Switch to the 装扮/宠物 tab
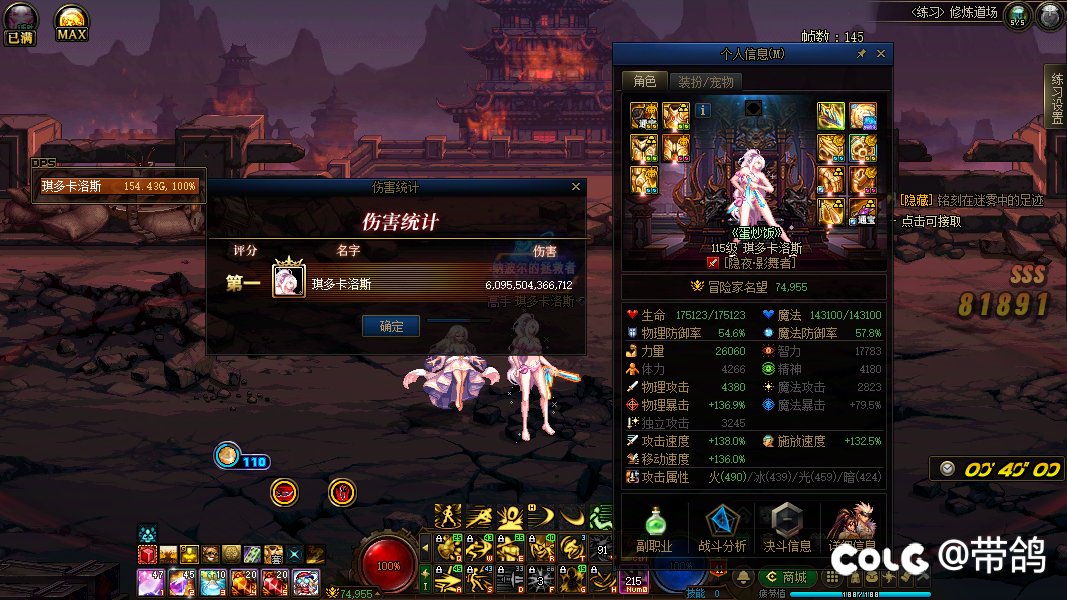Viewport: 1067px width, 600px height. coord(705,82)
